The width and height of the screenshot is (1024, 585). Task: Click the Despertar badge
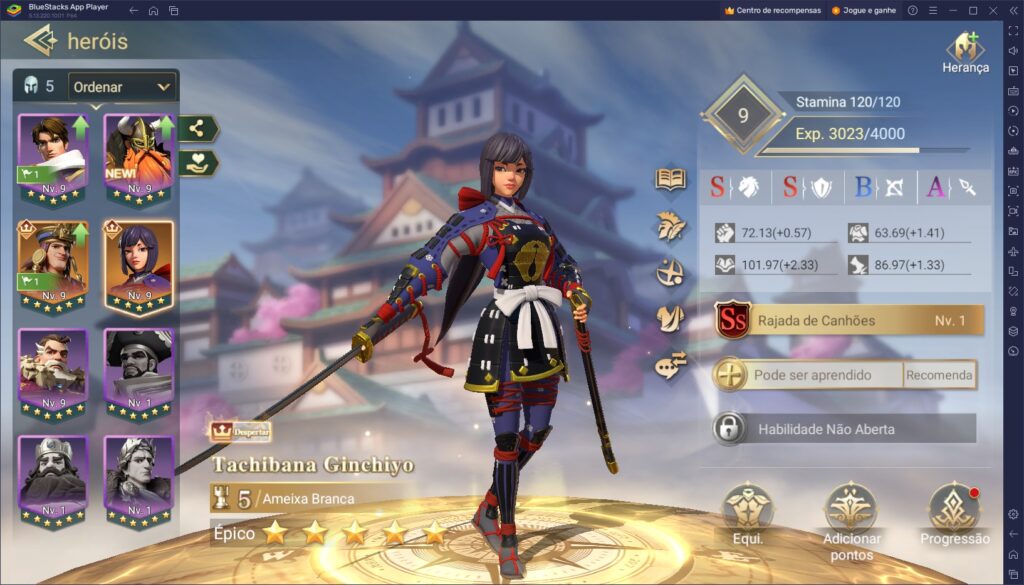click(x=240, y=431)
